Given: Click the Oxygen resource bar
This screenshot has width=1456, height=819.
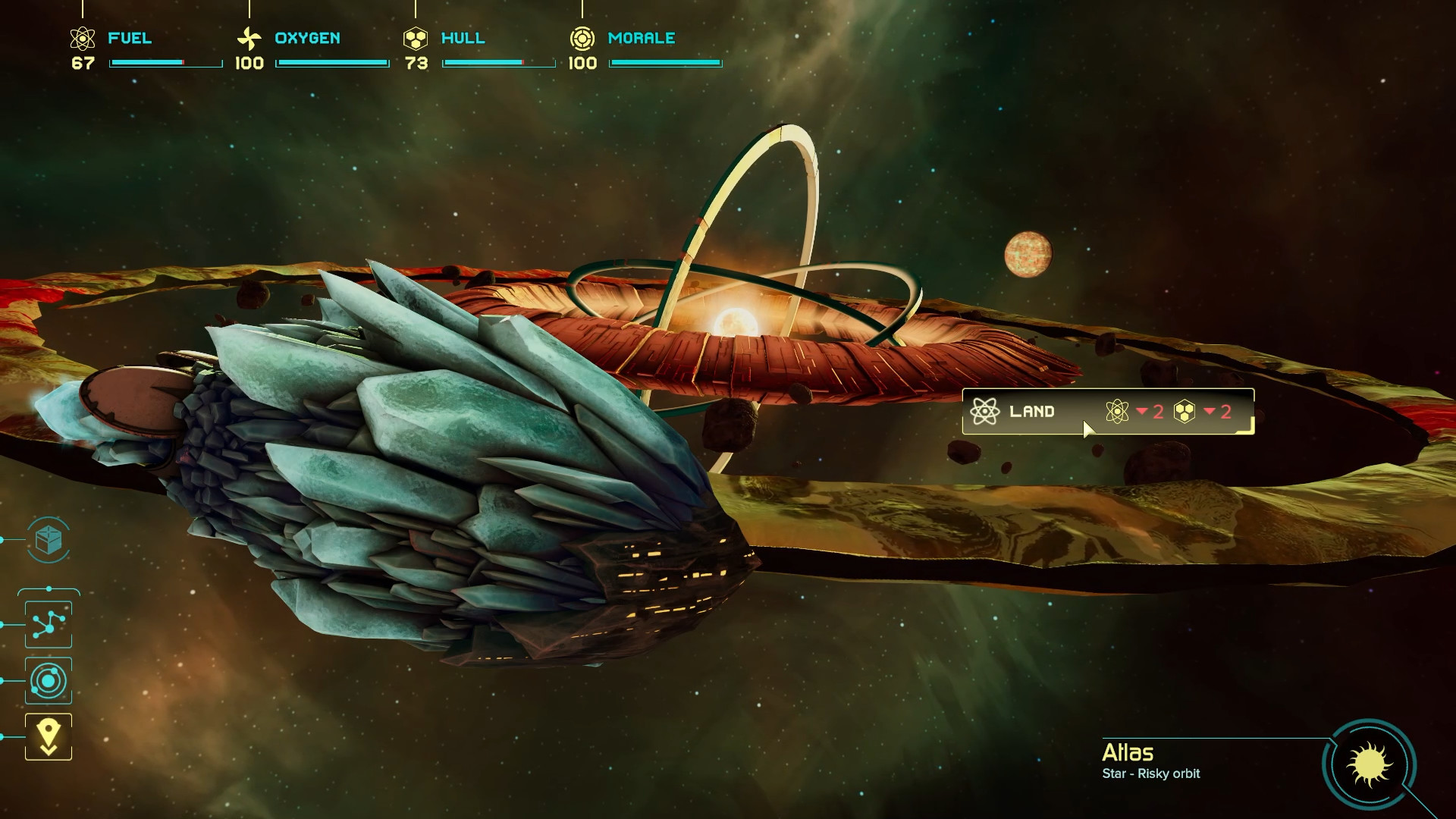Looking at the screenshot, I should (x=332, y=64).
